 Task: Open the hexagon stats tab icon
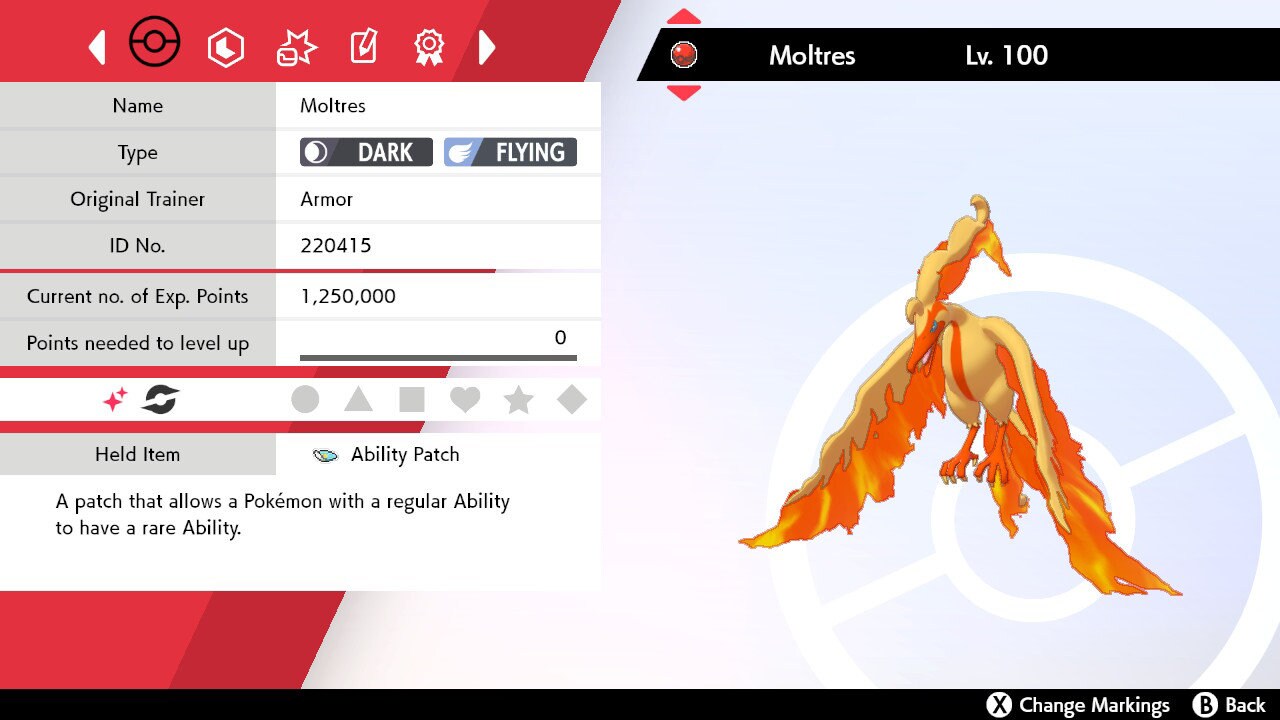point(226,46)
